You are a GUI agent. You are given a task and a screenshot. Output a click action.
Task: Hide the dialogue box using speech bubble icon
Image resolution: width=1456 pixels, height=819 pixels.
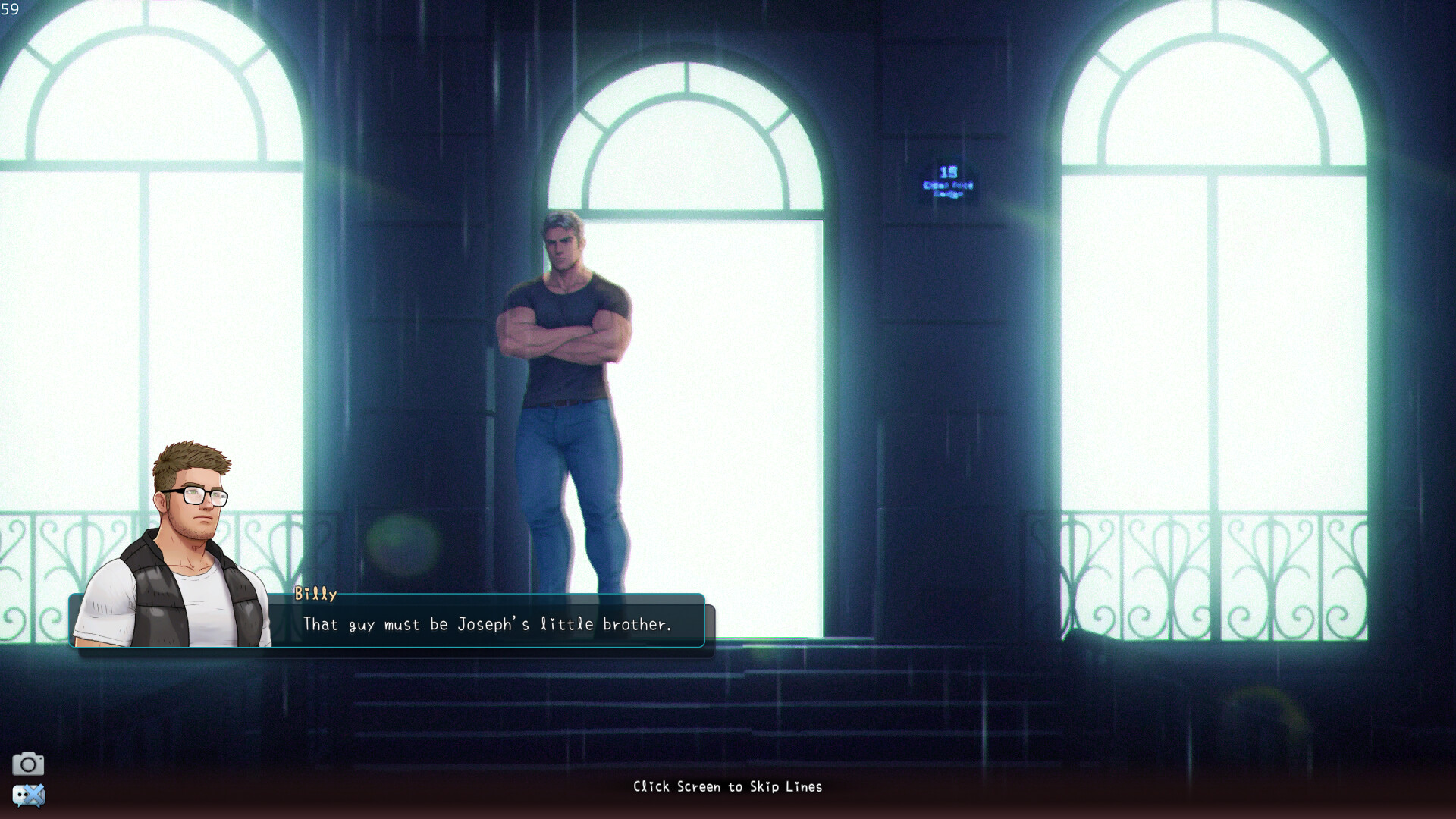[x=29, y=796]
